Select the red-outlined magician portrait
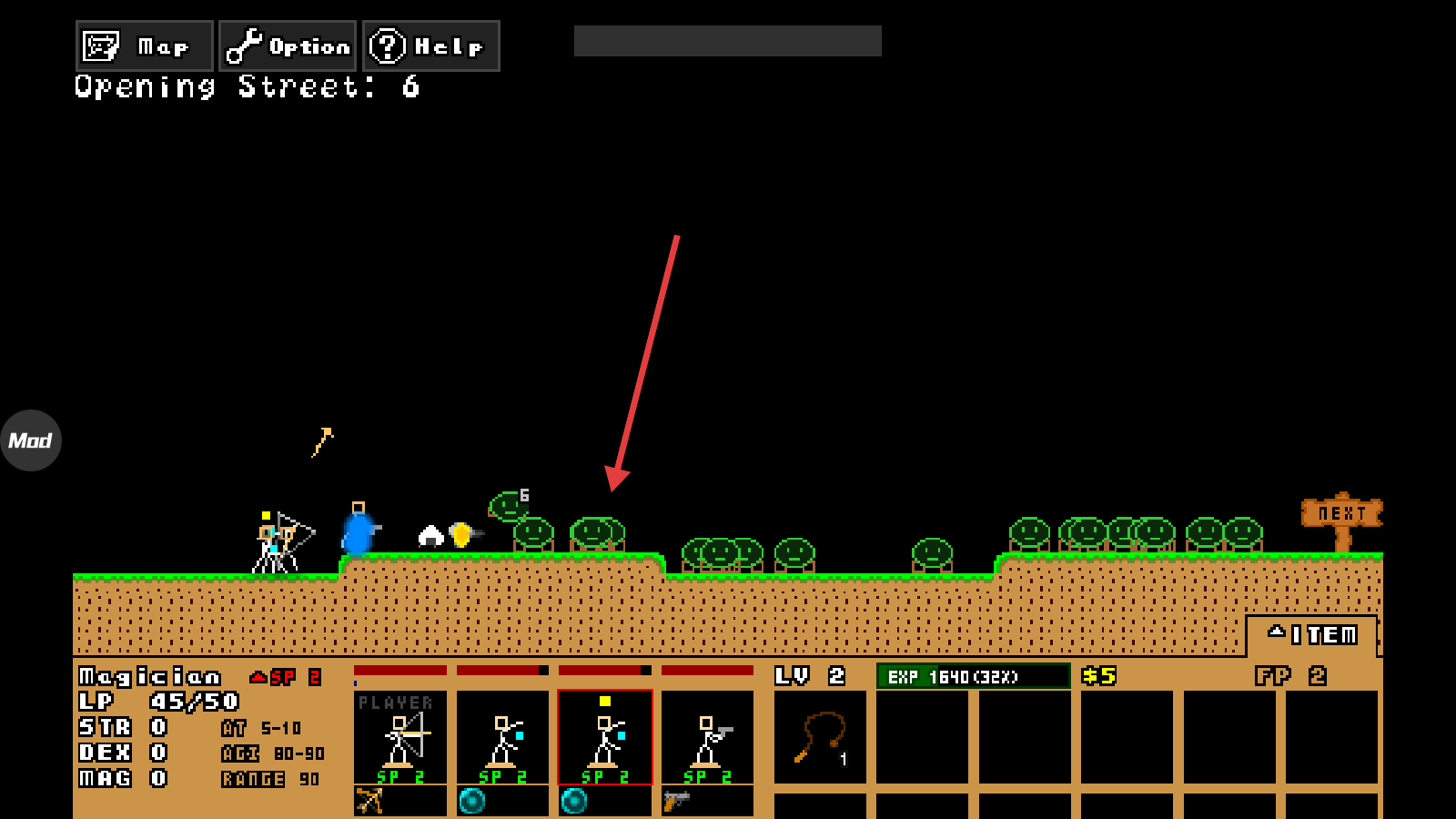 (x=605, y=737)
